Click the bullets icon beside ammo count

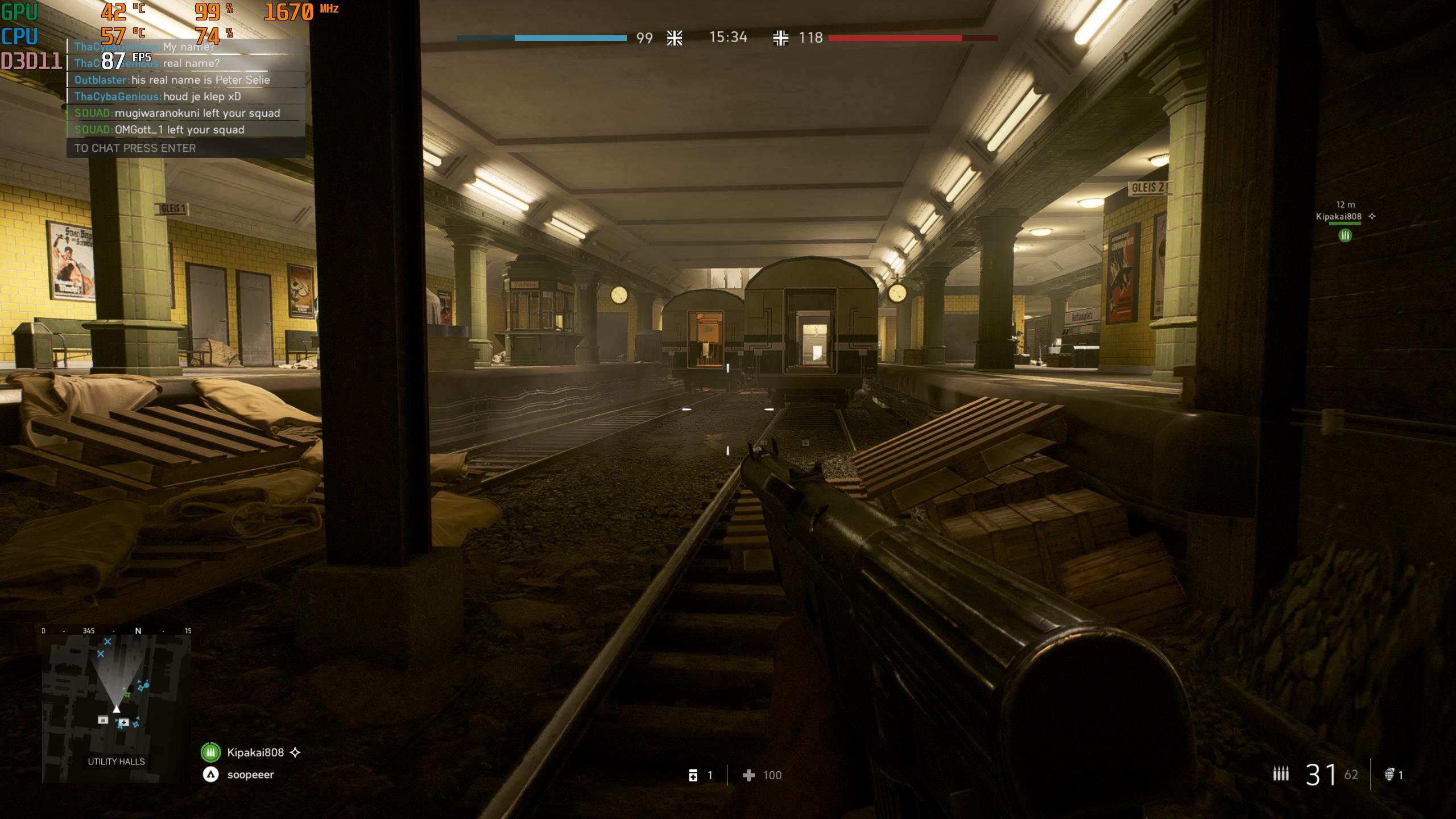[x=1281, y=773]
